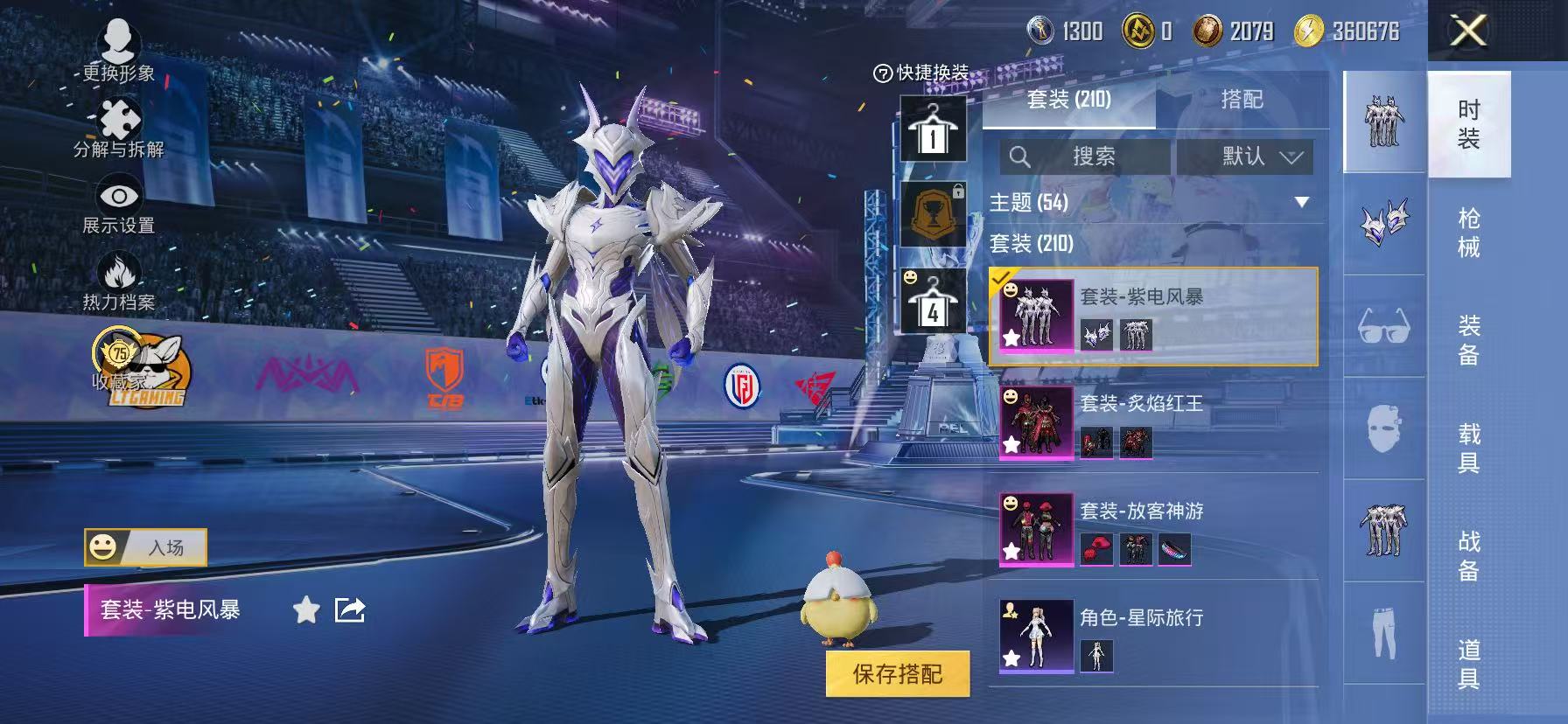Image resolution: width=1568 pixels, height=724 pixels.
Task: Open 热力档案 flame icon
Action: (x=119, y=282)
